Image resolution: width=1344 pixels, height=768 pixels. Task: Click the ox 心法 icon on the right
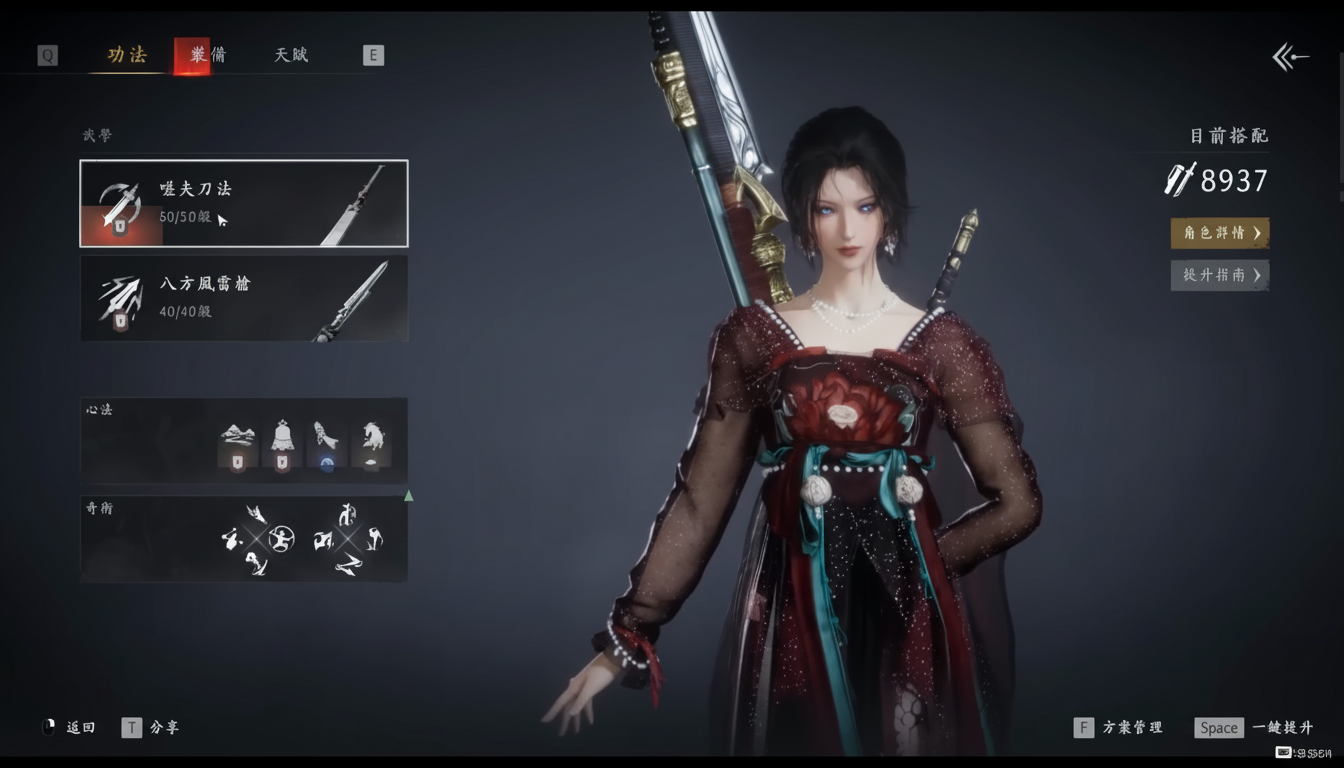(374, 441)
